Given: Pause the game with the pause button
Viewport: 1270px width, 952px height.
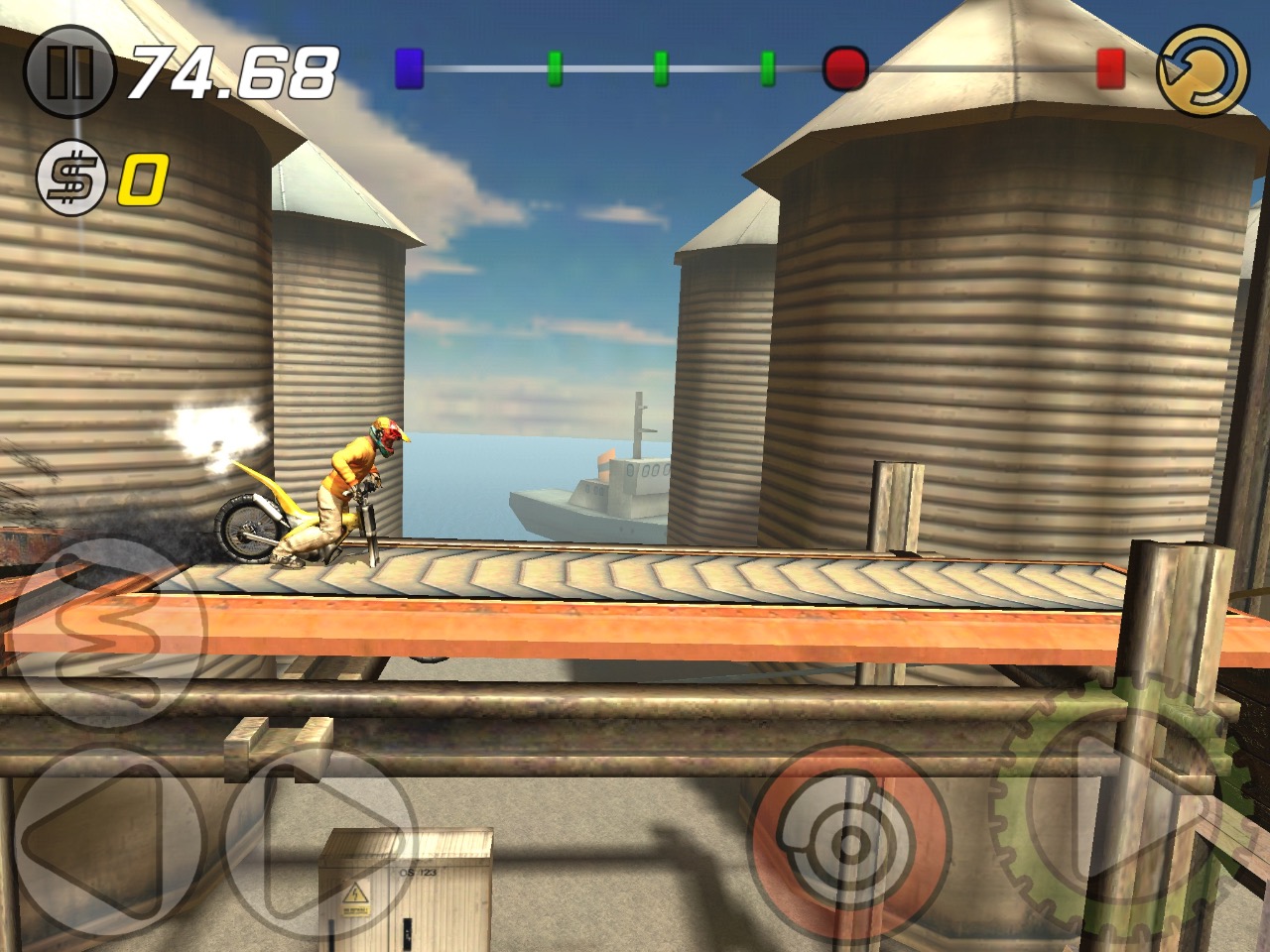Looking at the screenshot, I should (70, 71).
